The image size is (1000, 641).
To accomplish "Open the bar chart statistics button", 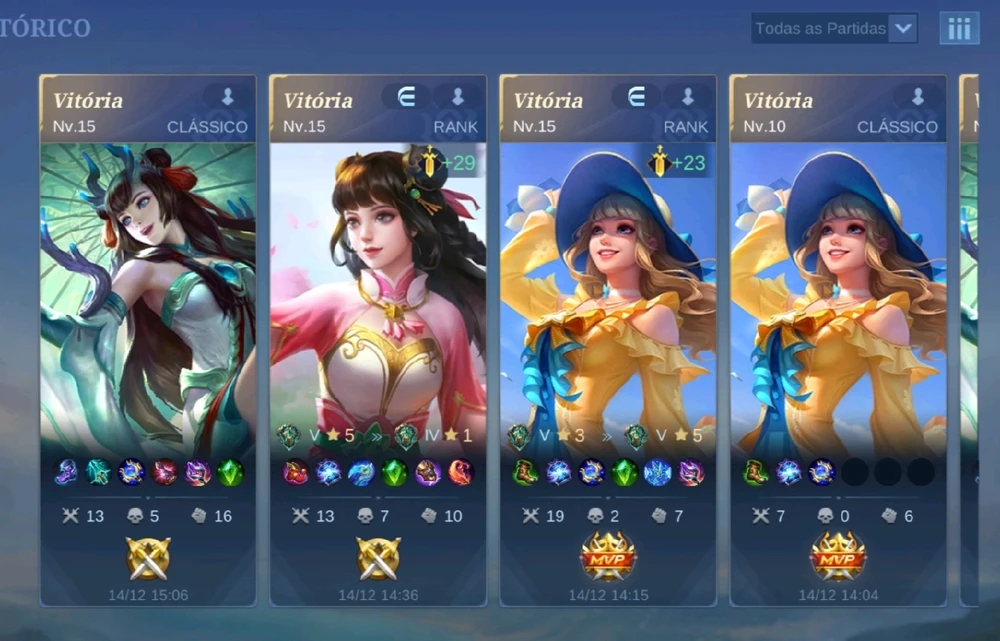I will coord(958,28).
